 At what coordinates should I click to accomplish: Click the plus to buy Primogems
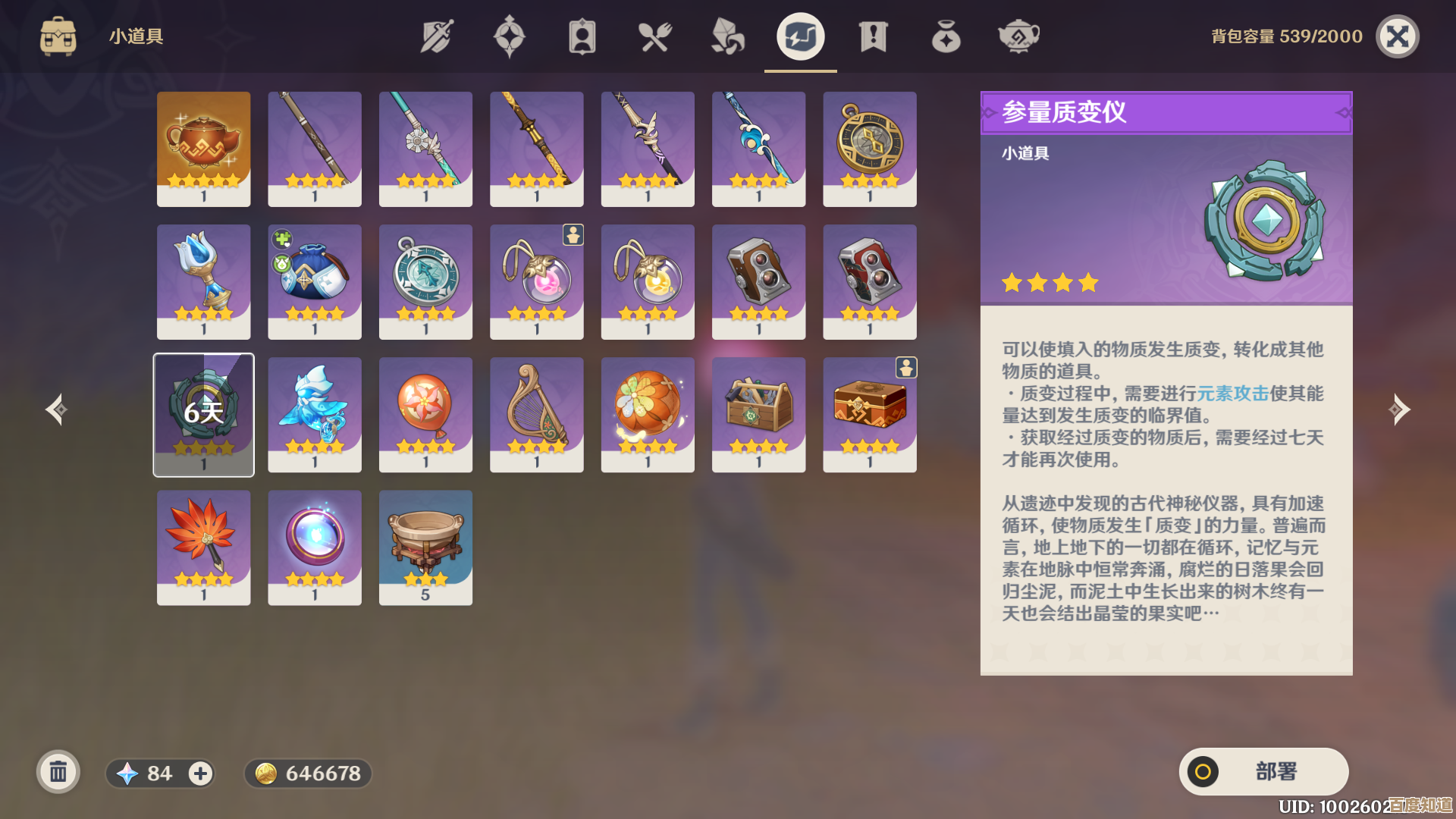(199, 773)
